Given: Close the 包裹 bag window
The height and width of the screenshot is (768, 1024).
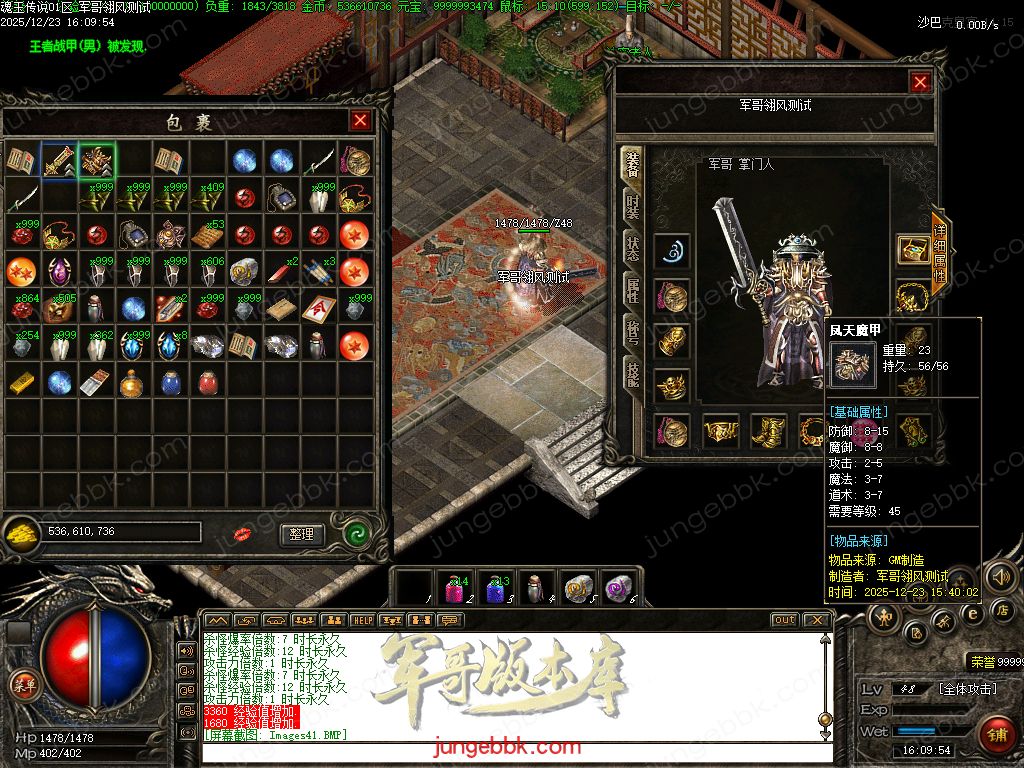Looking at the screenshot, I should 360,121.
